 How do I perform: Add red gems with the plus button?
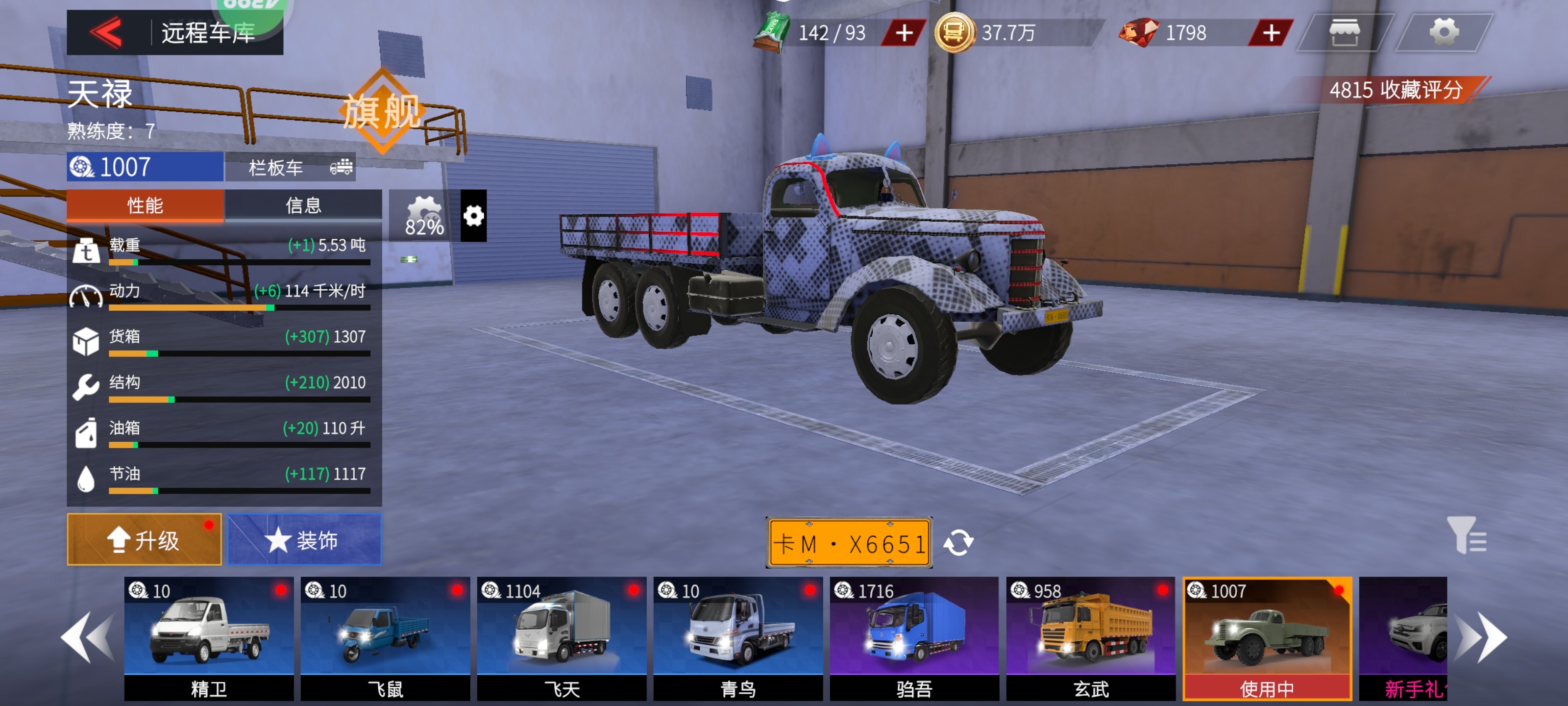pos(1271,33)
